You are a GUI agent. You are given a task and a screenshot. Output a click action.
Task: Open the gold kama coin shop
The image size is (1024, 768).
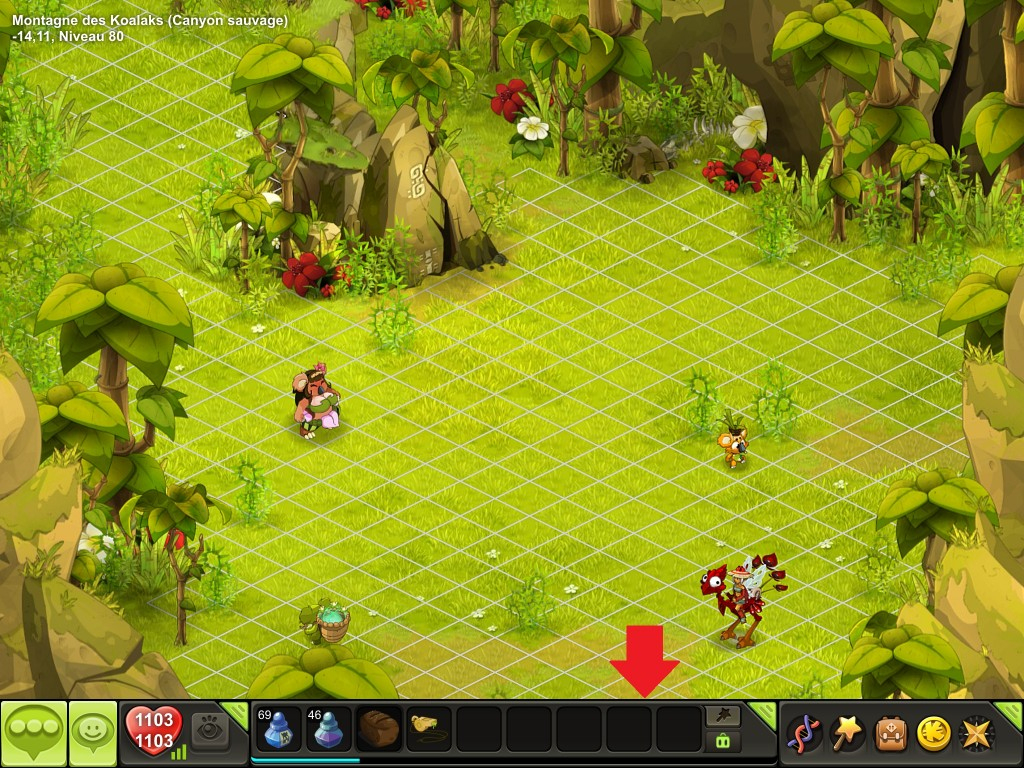click(x=933, y=734)
